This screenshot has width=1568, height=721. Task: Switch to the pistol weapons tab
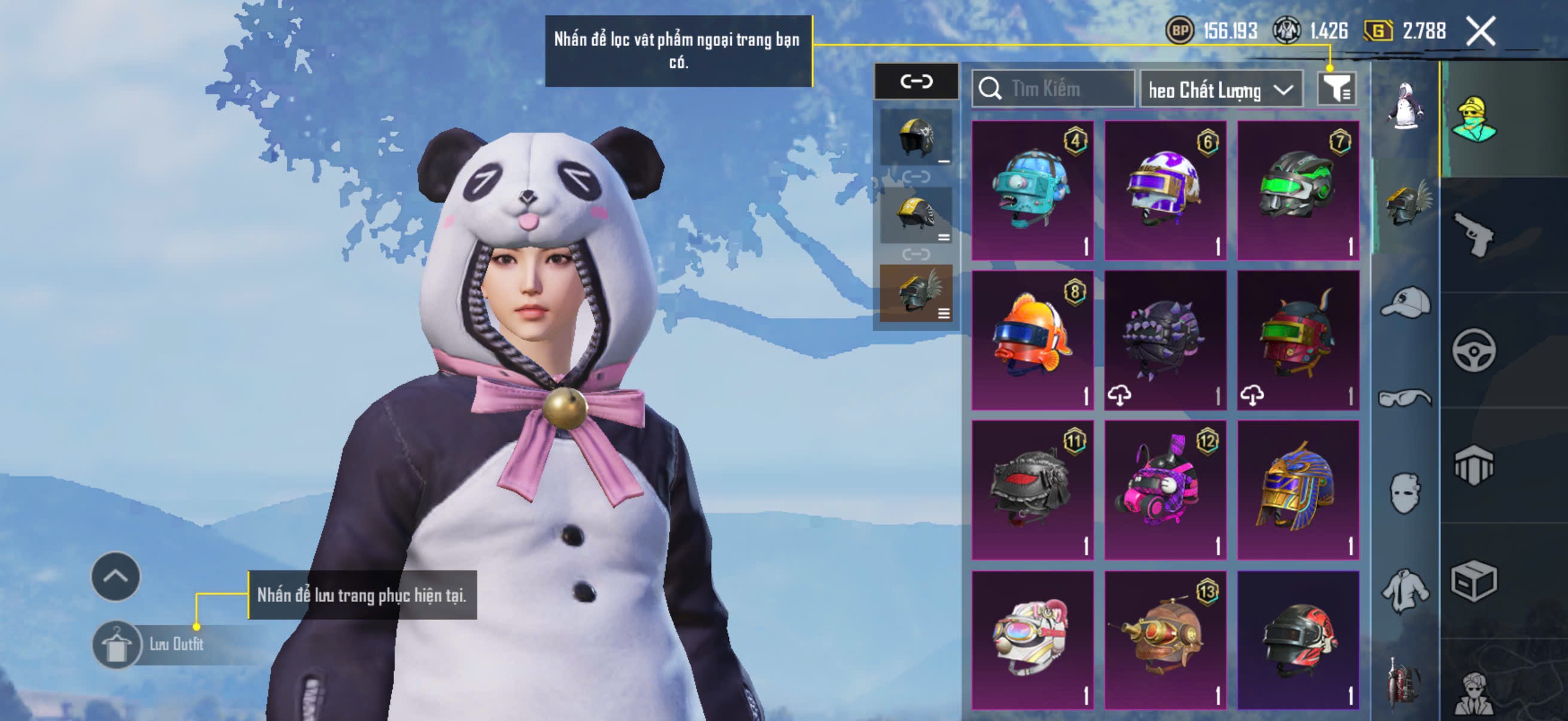1474,236
